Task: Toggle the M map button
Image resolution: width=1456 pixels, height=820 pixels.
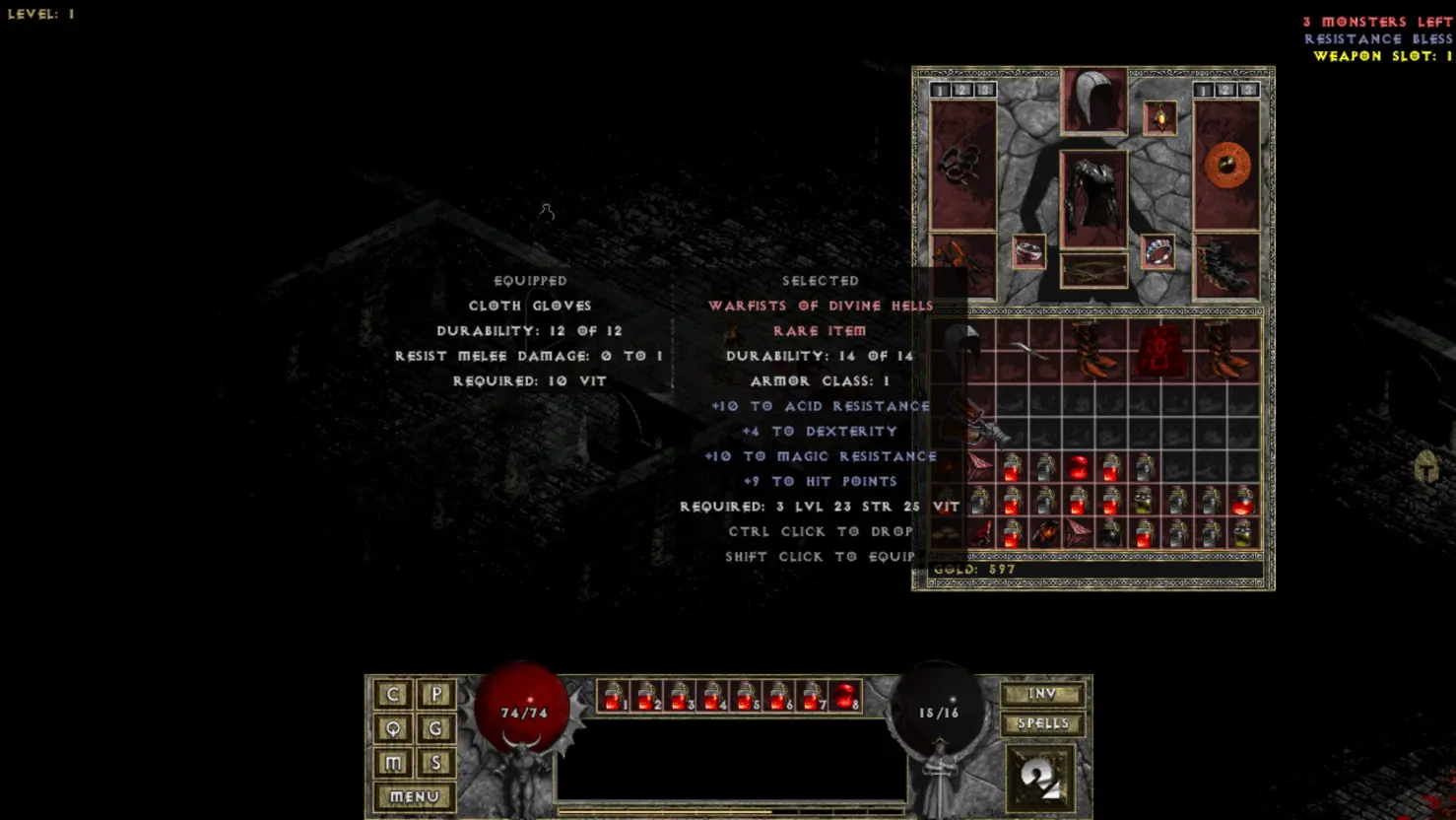Action: click(393, 763)
